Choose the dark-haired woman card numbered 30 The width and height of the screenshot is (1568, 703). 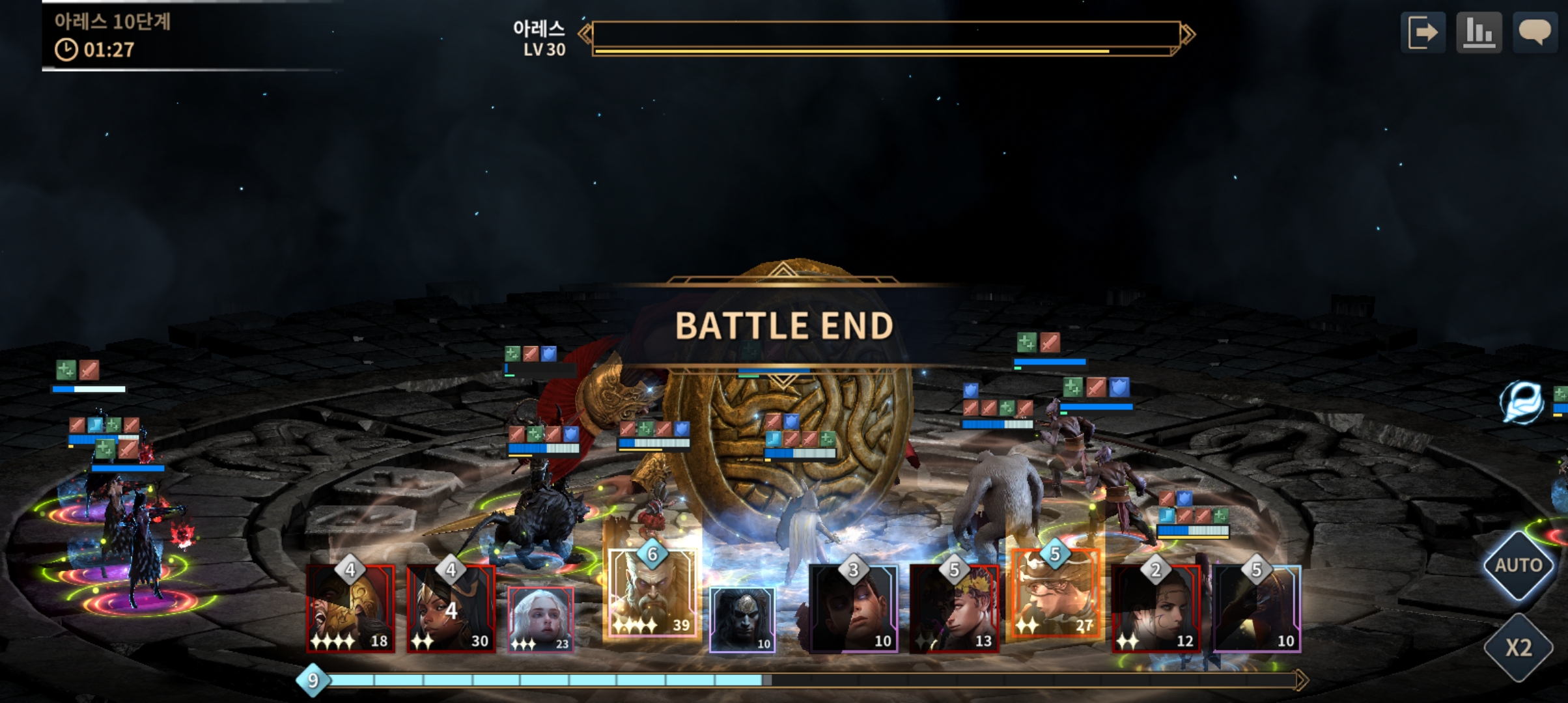[x=451, y=609]
